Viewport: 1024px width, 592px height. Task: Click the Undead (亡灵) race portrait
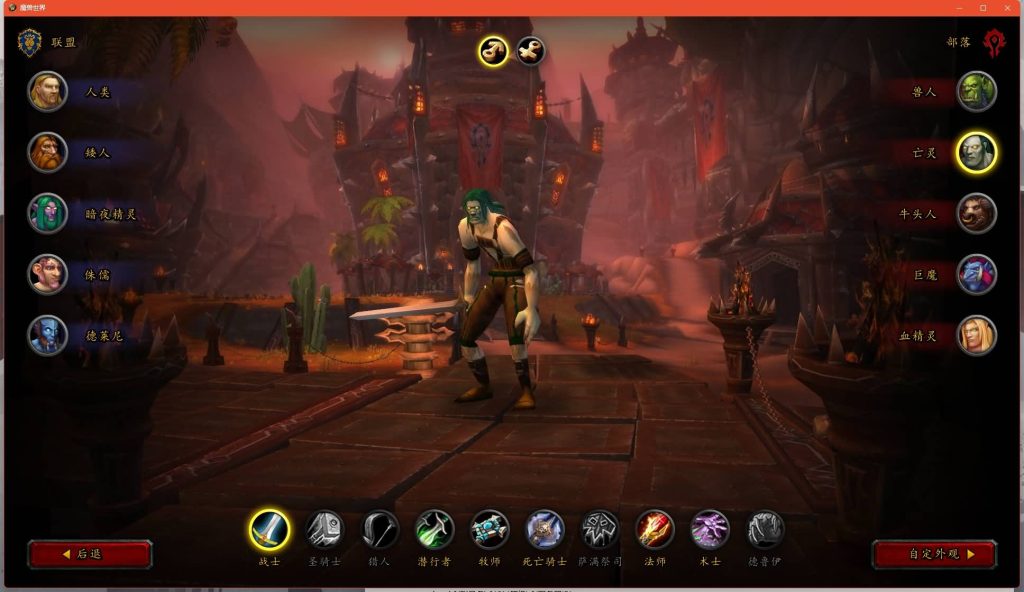click(x=976, y=153)
